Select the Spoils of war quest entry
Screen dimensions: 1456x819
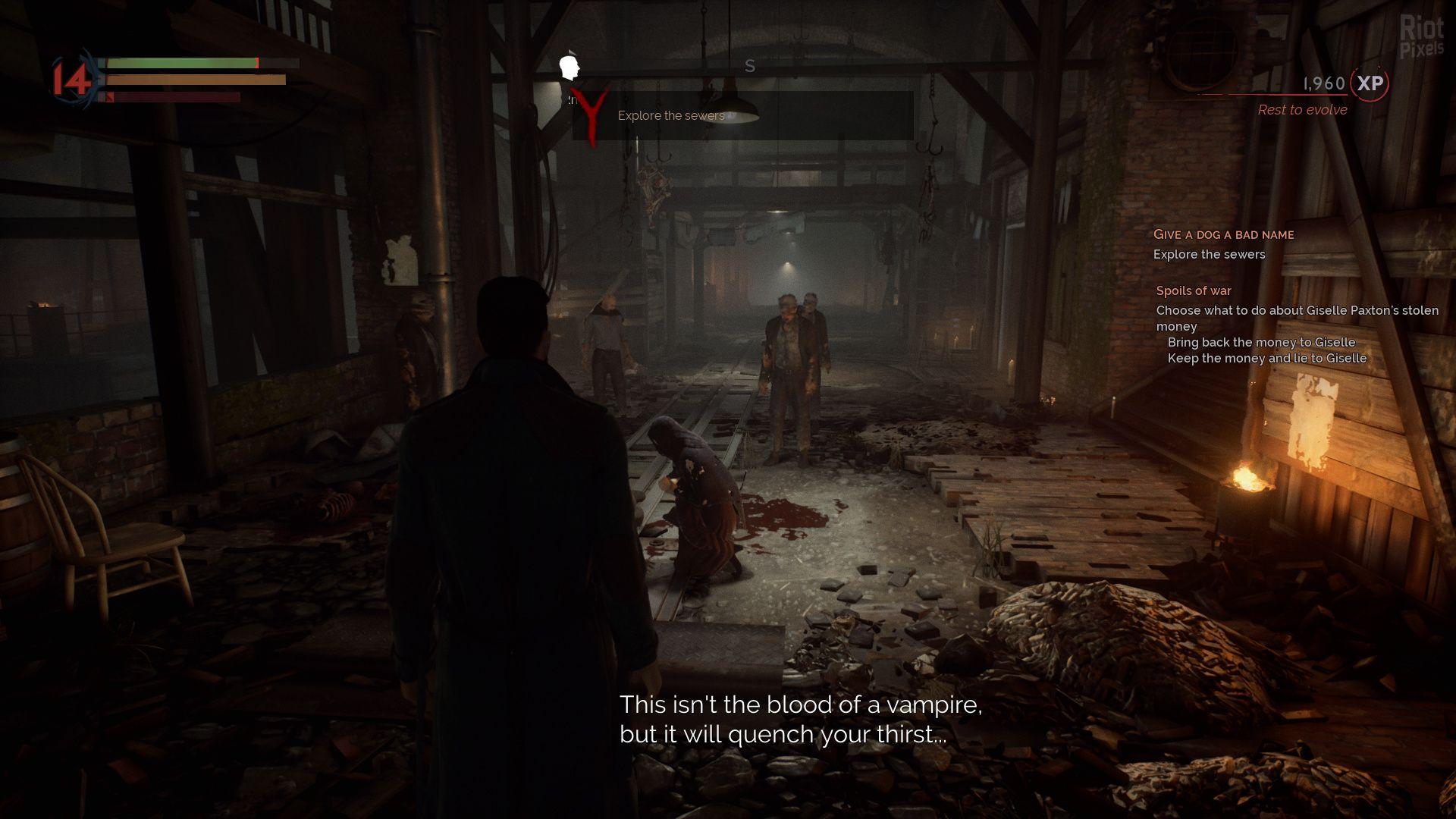point(1193,290)
